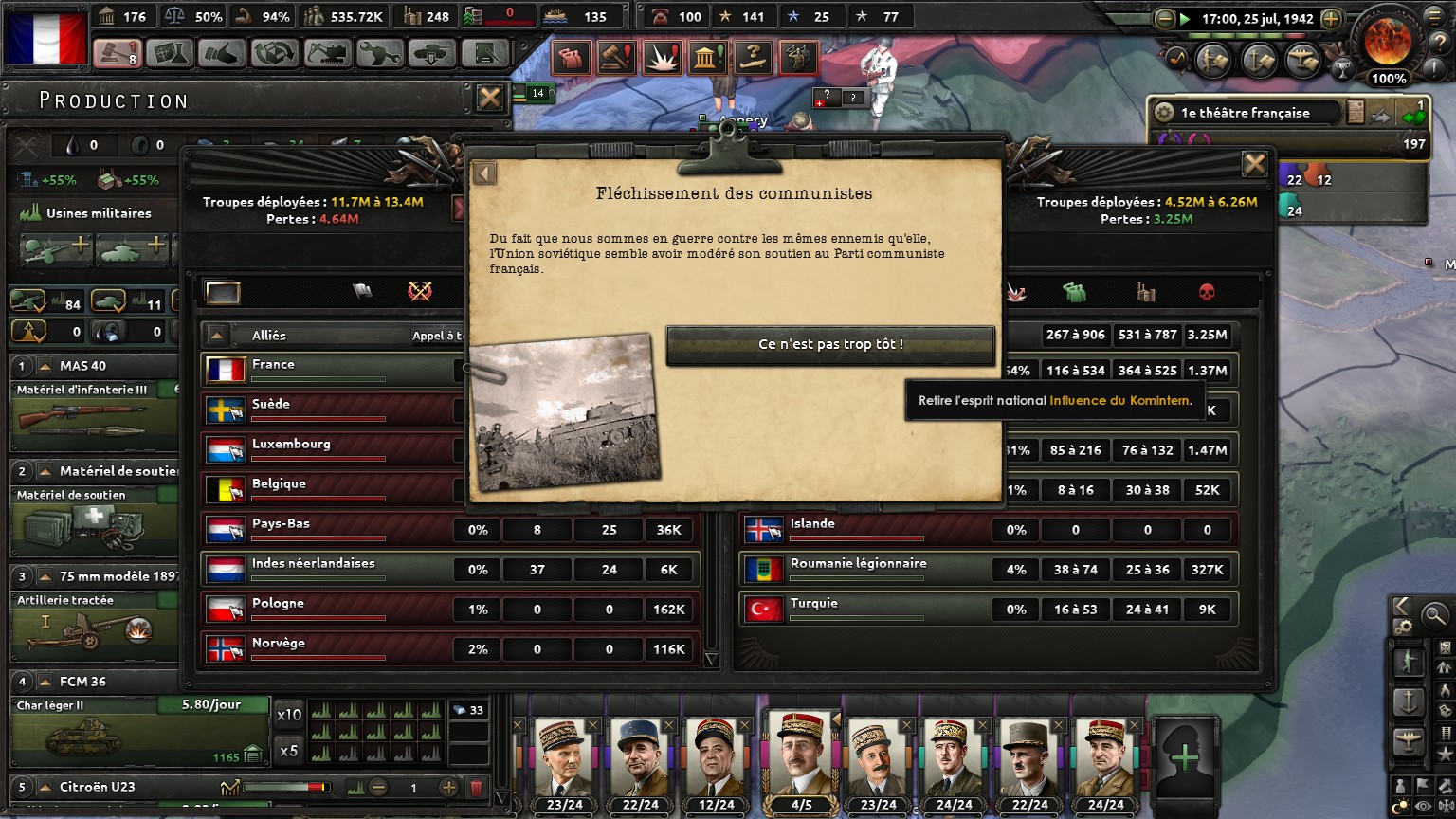Delete the Citroën U23 production line

pyautogui.click(x=476, y=788)
